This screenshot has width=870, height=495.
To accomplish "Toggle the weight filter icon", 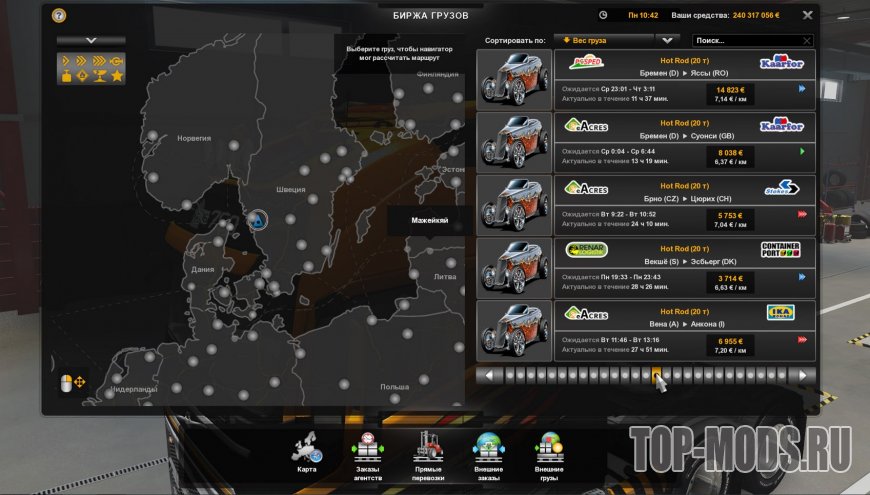I will (x=68, y=76).
